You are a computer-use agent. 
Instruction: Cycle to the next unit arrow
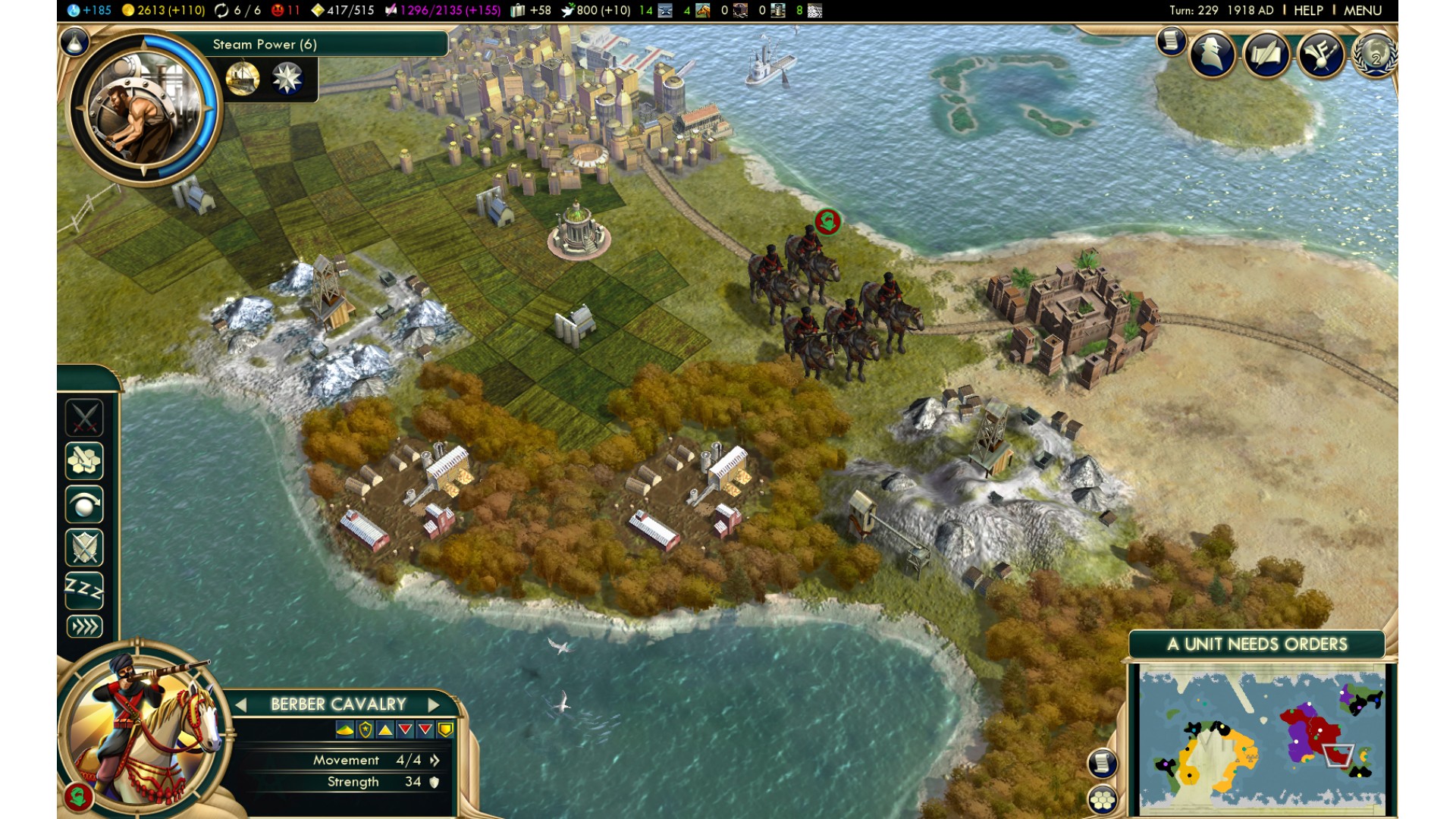click(x=434, y=704)
